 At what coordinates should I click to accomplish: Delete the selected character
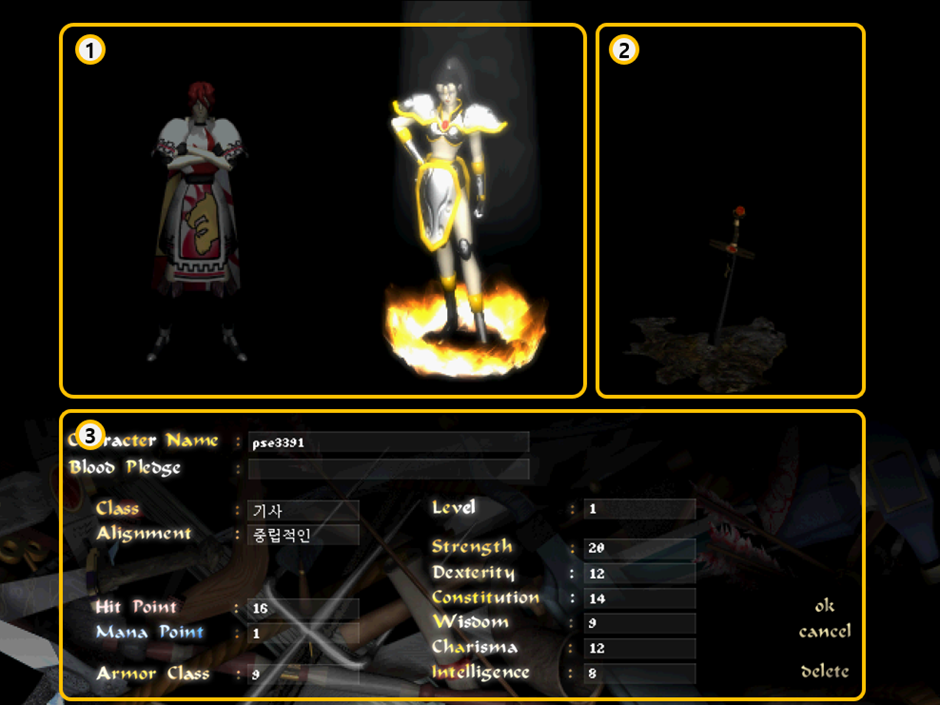point(824,671)
